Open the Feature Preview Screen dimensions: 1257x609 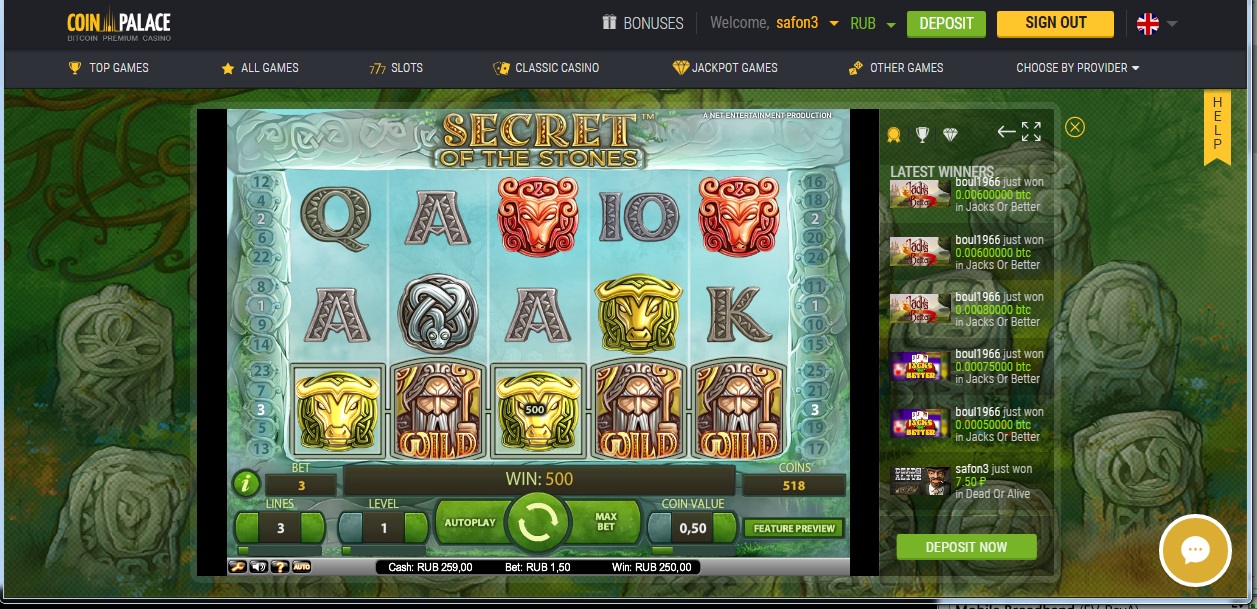tap(795, 528)
